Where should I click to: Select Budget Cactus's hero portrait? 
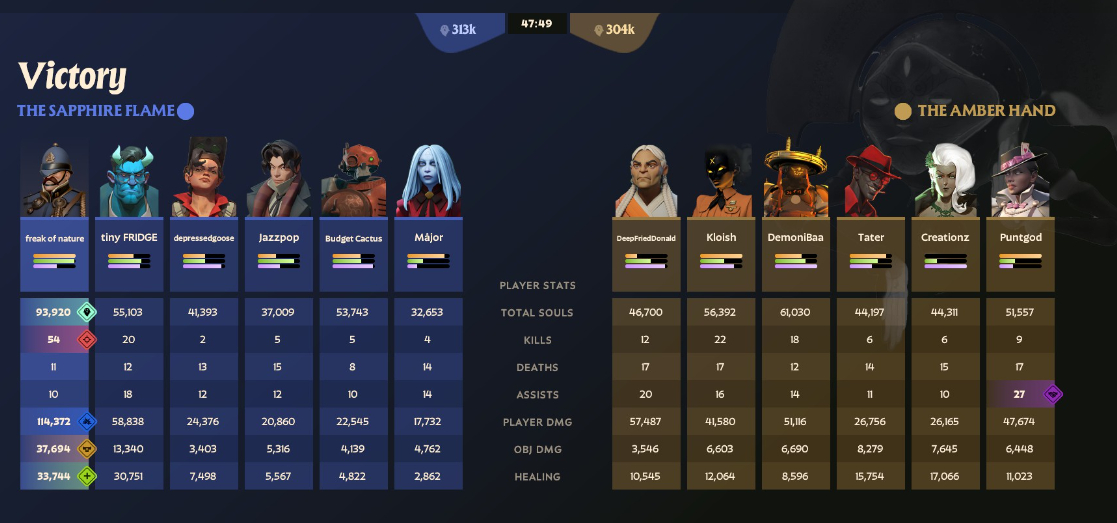click(353, 180)
